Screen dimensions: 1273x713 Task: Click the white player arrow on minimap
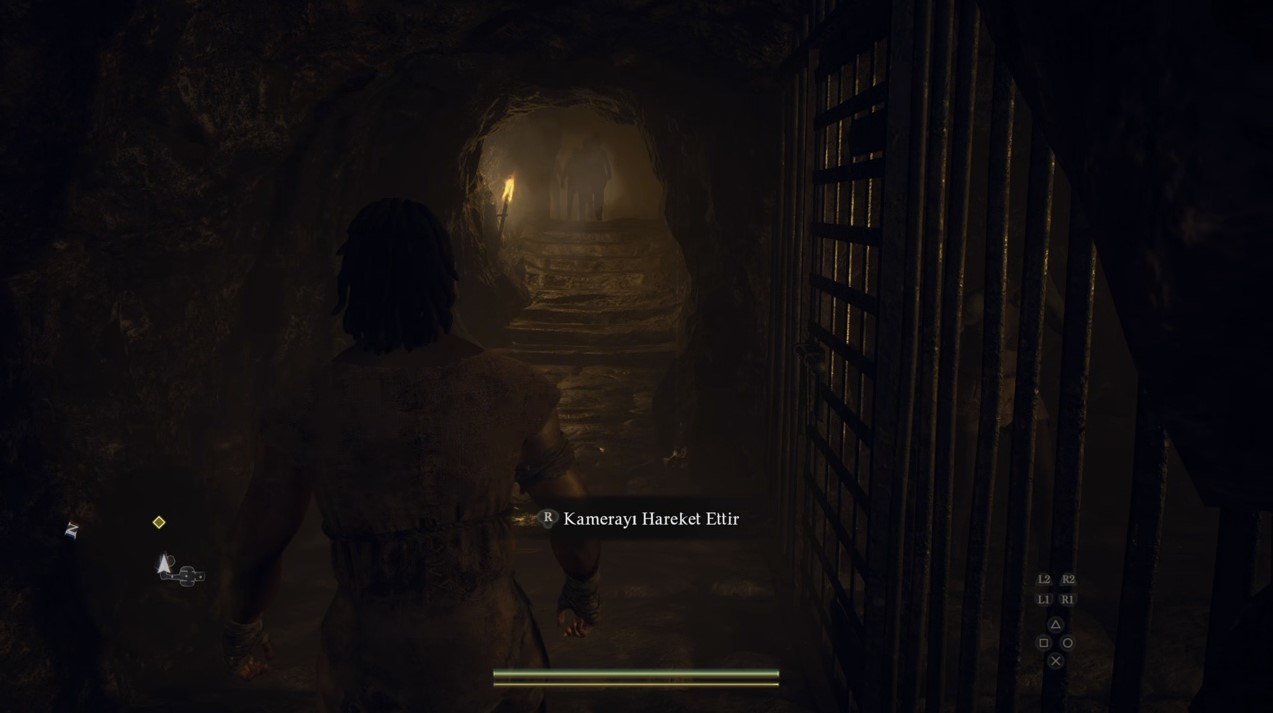pos(165,565)
